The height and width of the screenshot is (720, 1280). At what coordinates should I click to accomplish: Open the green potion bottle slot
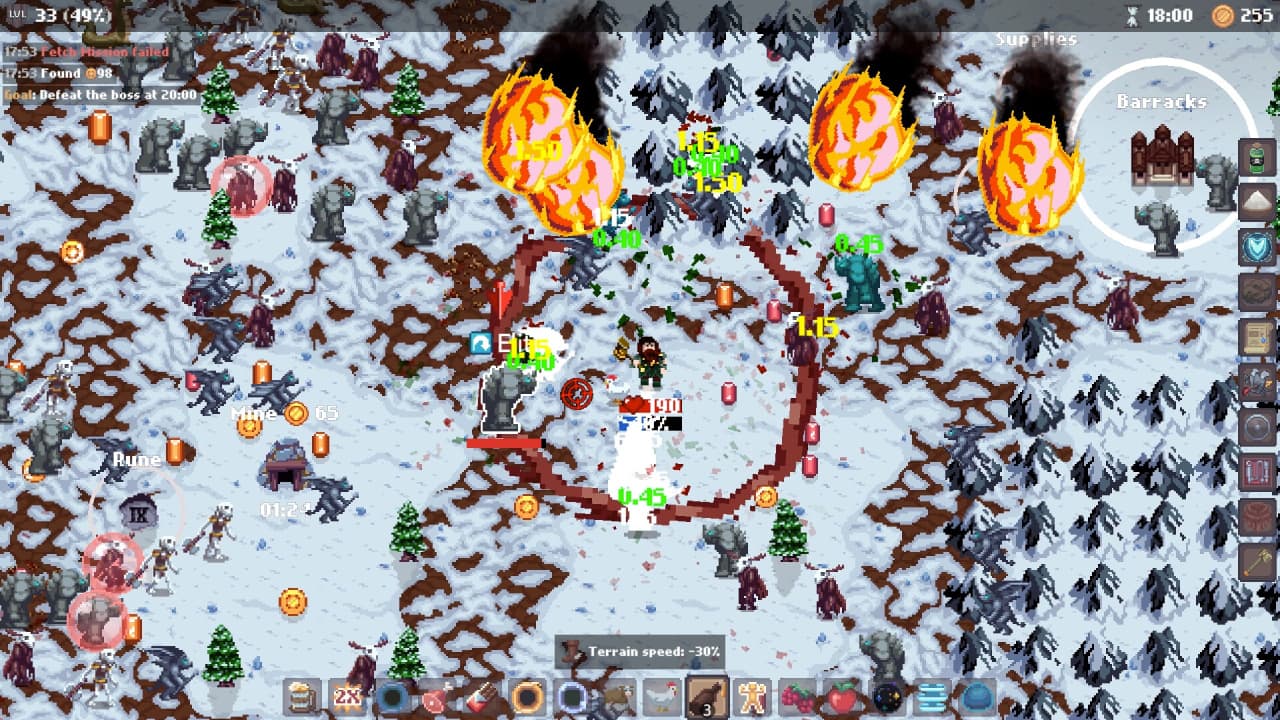[1257, 157]
